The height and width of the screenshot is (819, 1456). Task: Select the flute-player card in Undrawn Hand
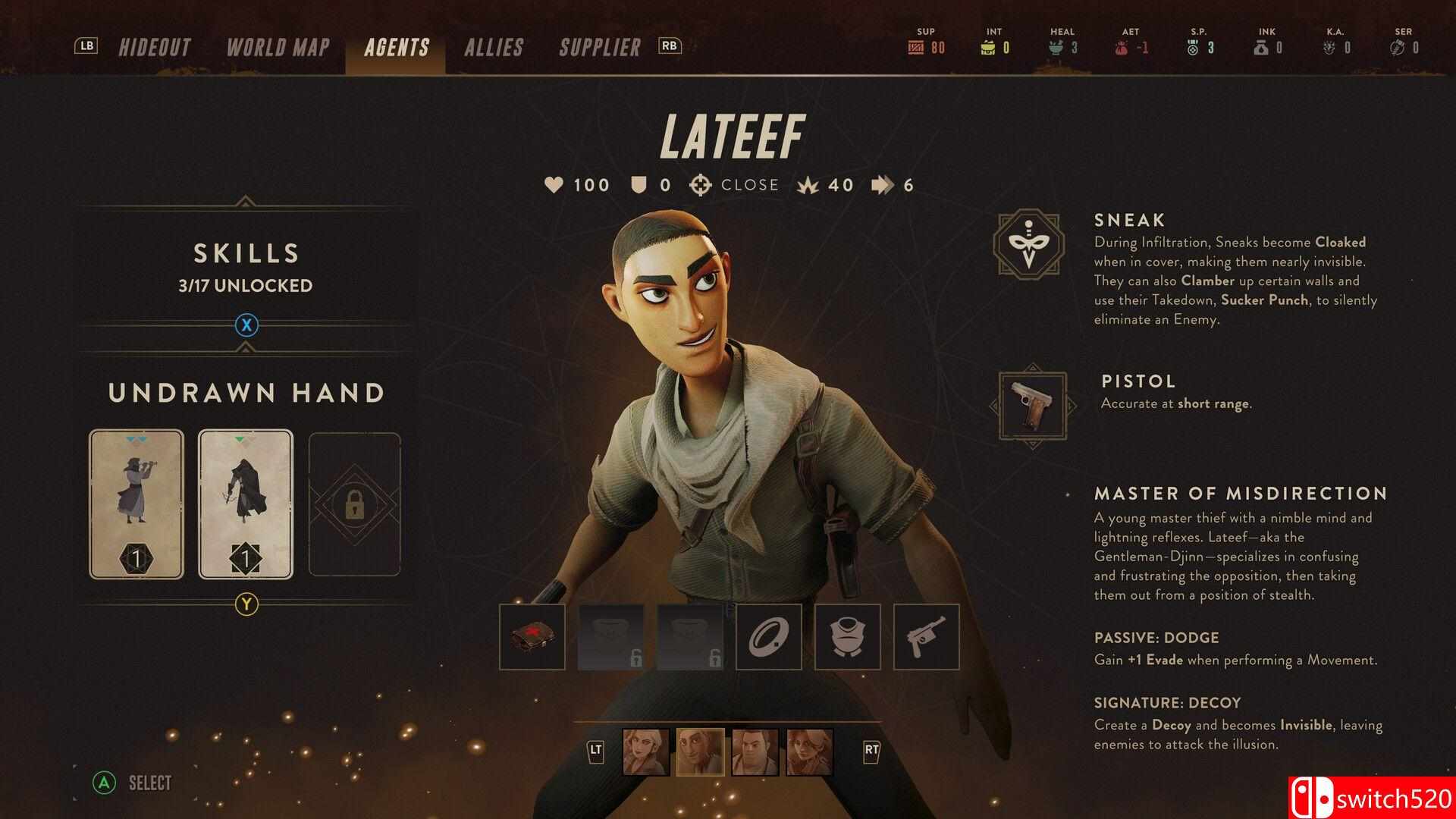tap(136, 504)
